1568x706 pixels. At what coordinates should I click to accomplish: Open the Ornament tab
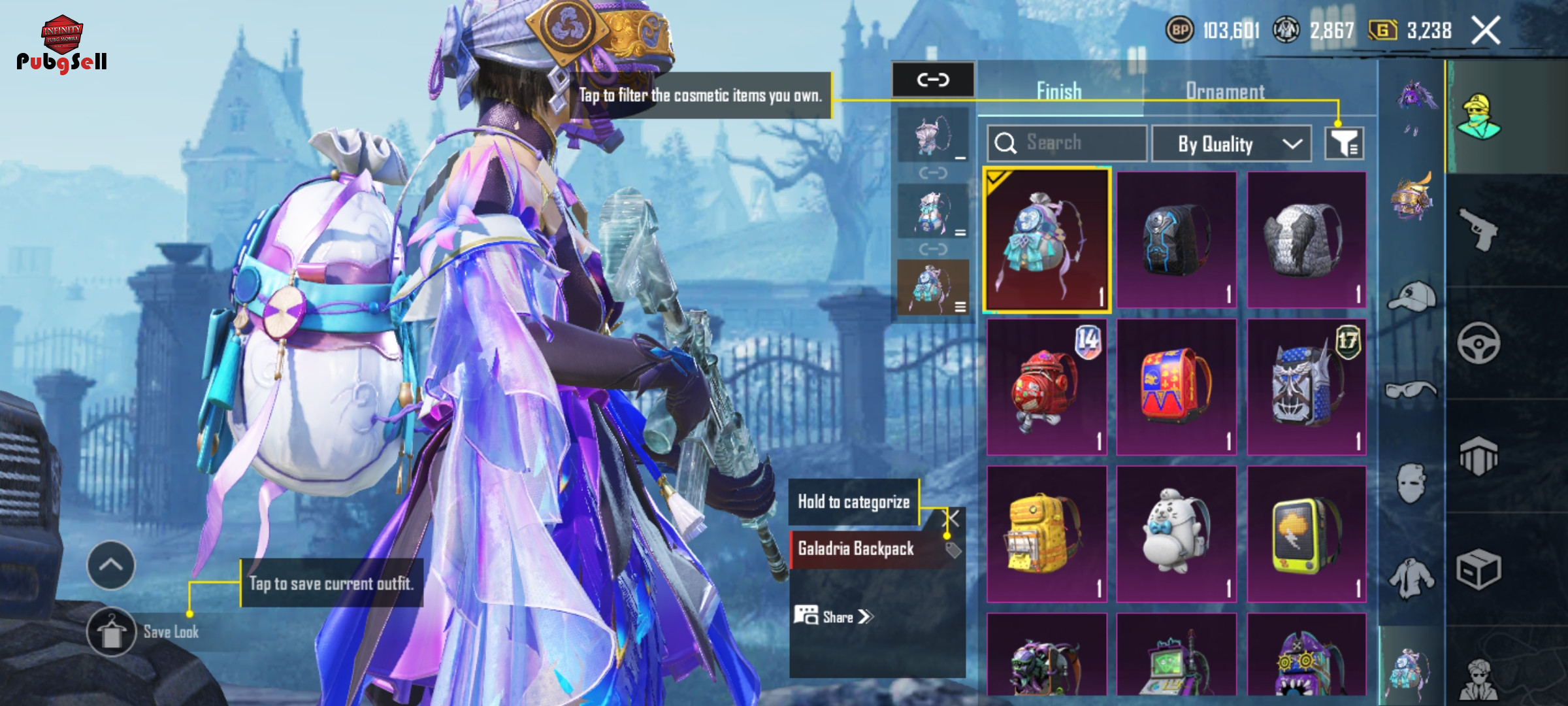1225,91
